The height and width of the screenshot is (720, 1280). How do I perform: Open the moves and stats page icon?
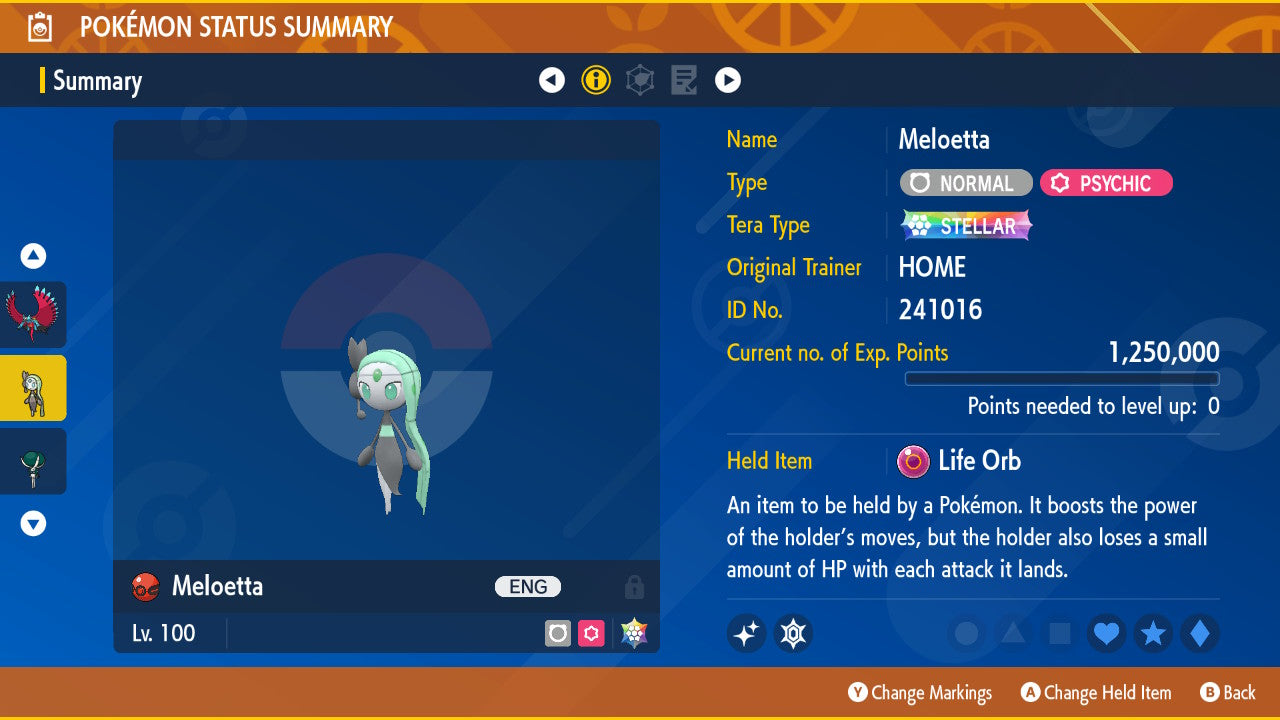tap(640, 80)
